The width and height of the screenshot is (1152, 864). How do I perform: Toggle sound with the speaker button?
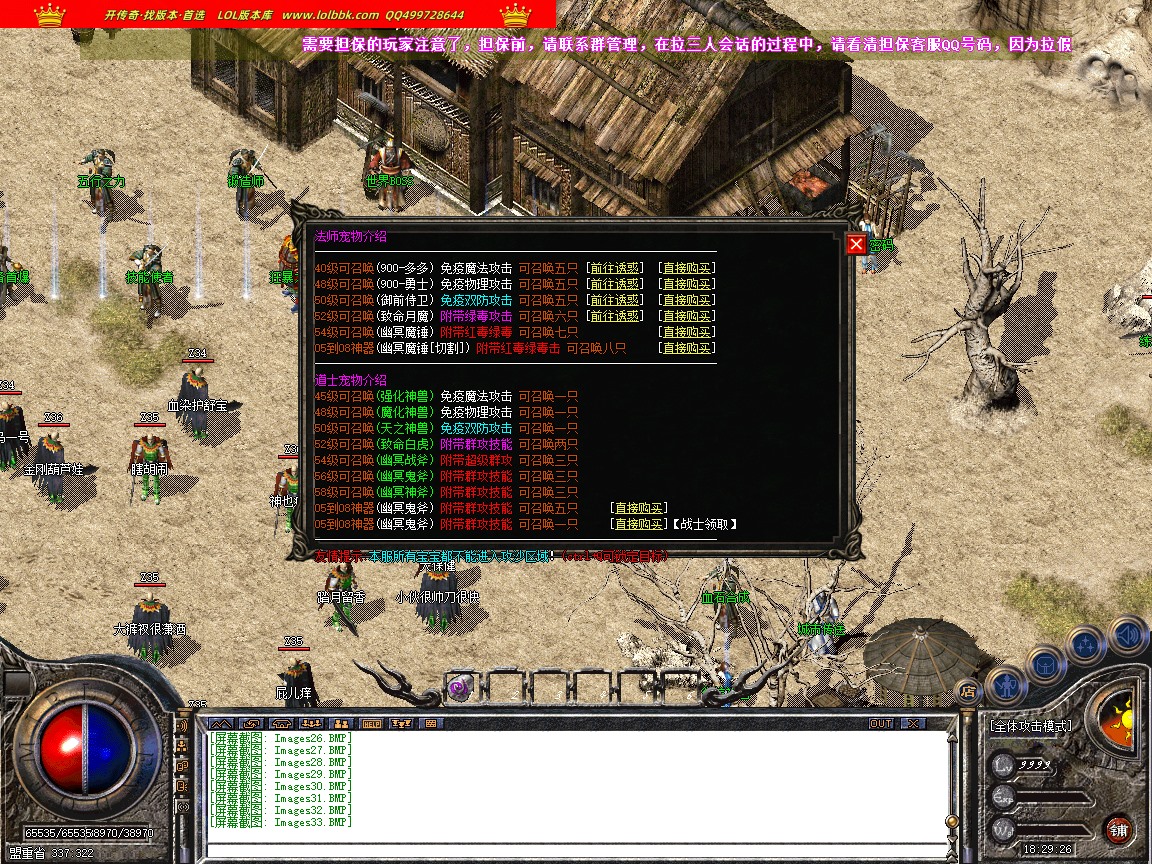1127,634
